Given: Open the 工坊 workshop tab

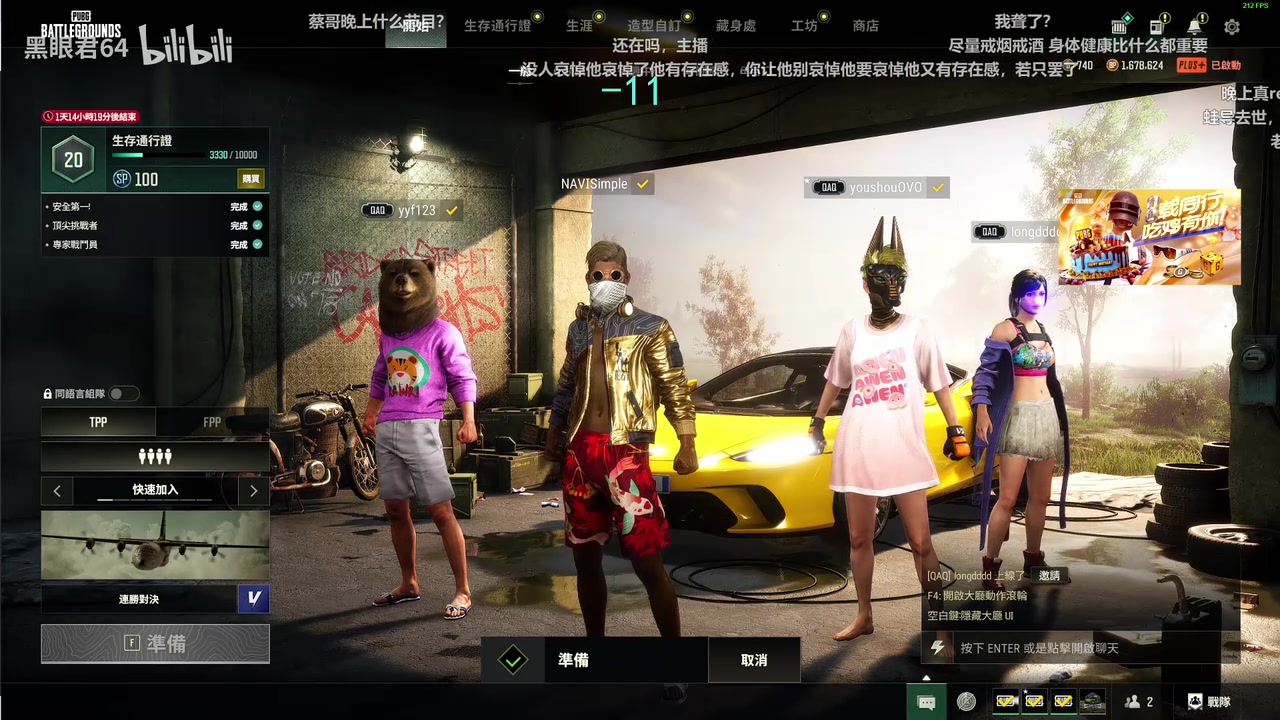Looking at the screenshot, I should pyautogui.click(x=804, y=26).
